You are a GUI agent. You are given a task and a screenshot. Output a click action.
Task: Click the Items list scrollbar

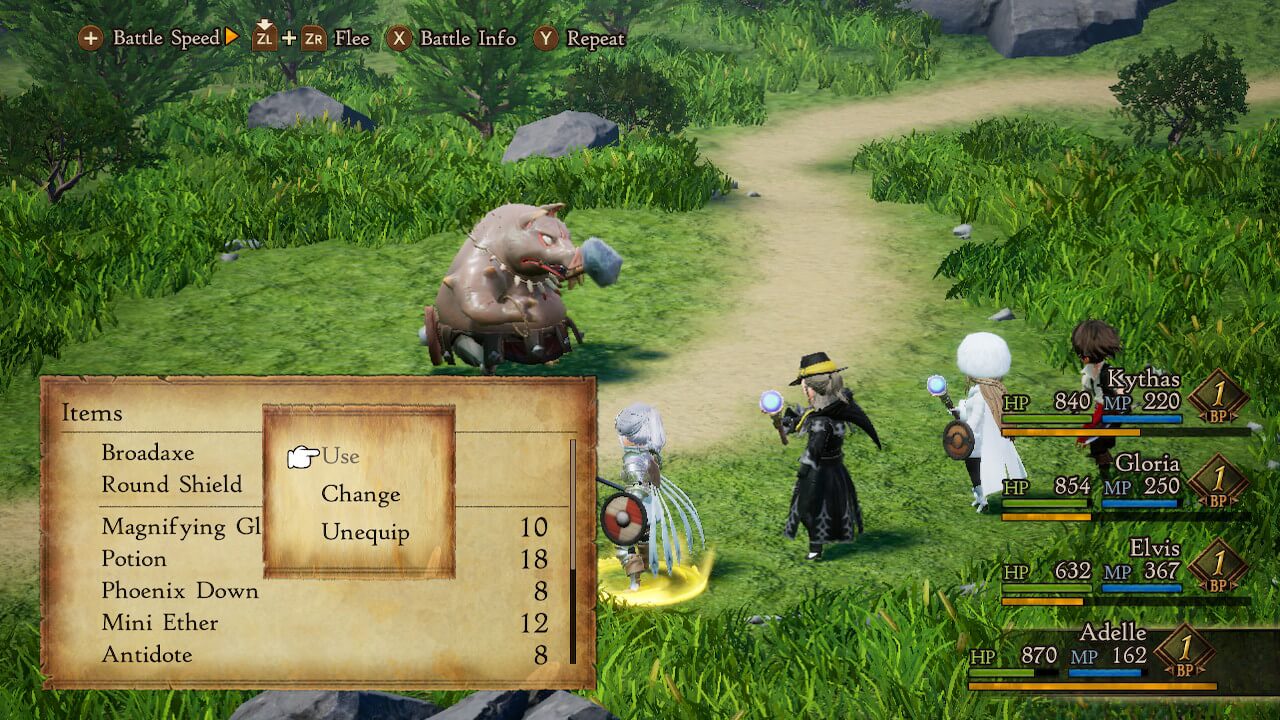pos(573,551)
